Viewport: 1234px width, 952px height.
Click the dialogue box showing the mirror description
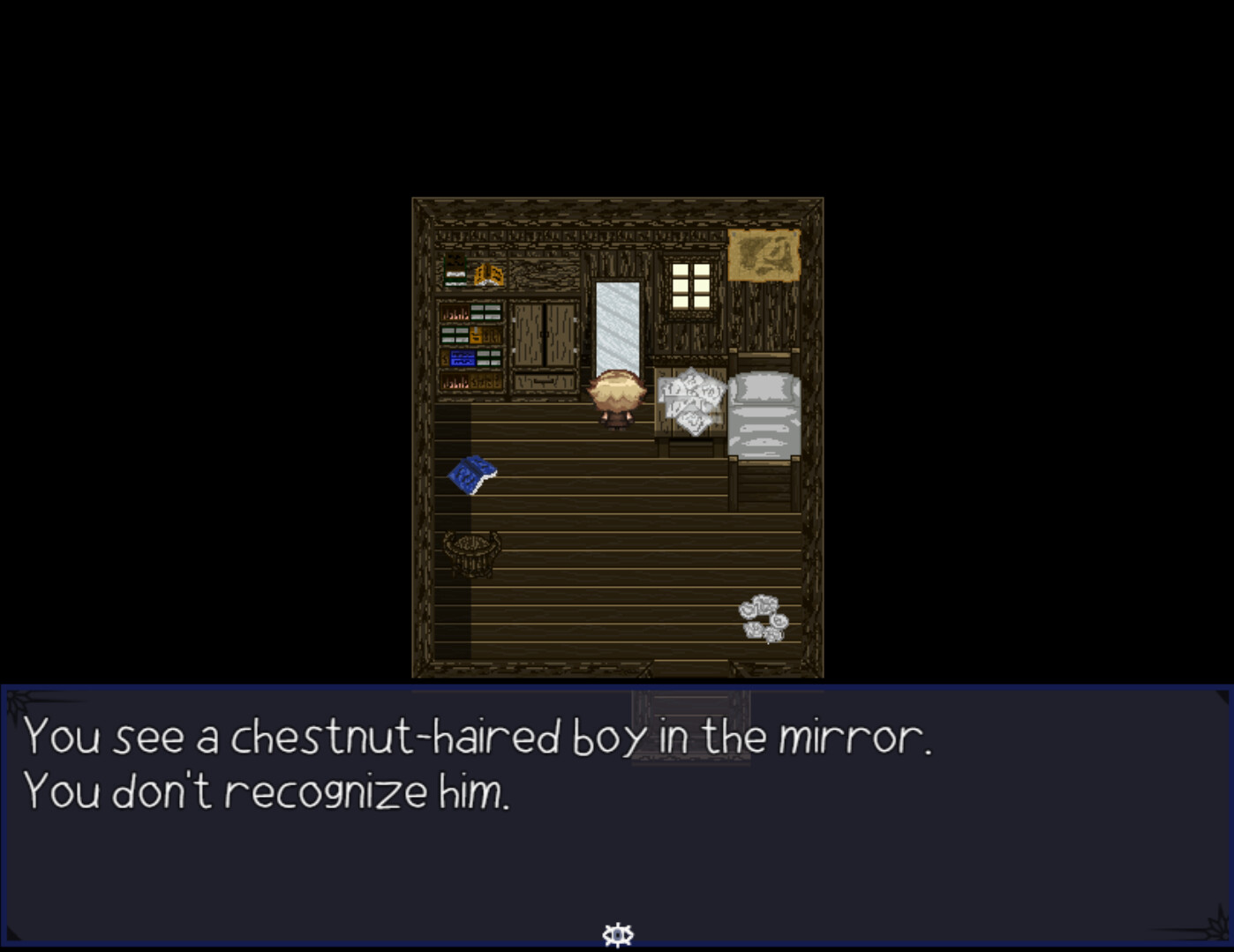[x=616, y=812]
